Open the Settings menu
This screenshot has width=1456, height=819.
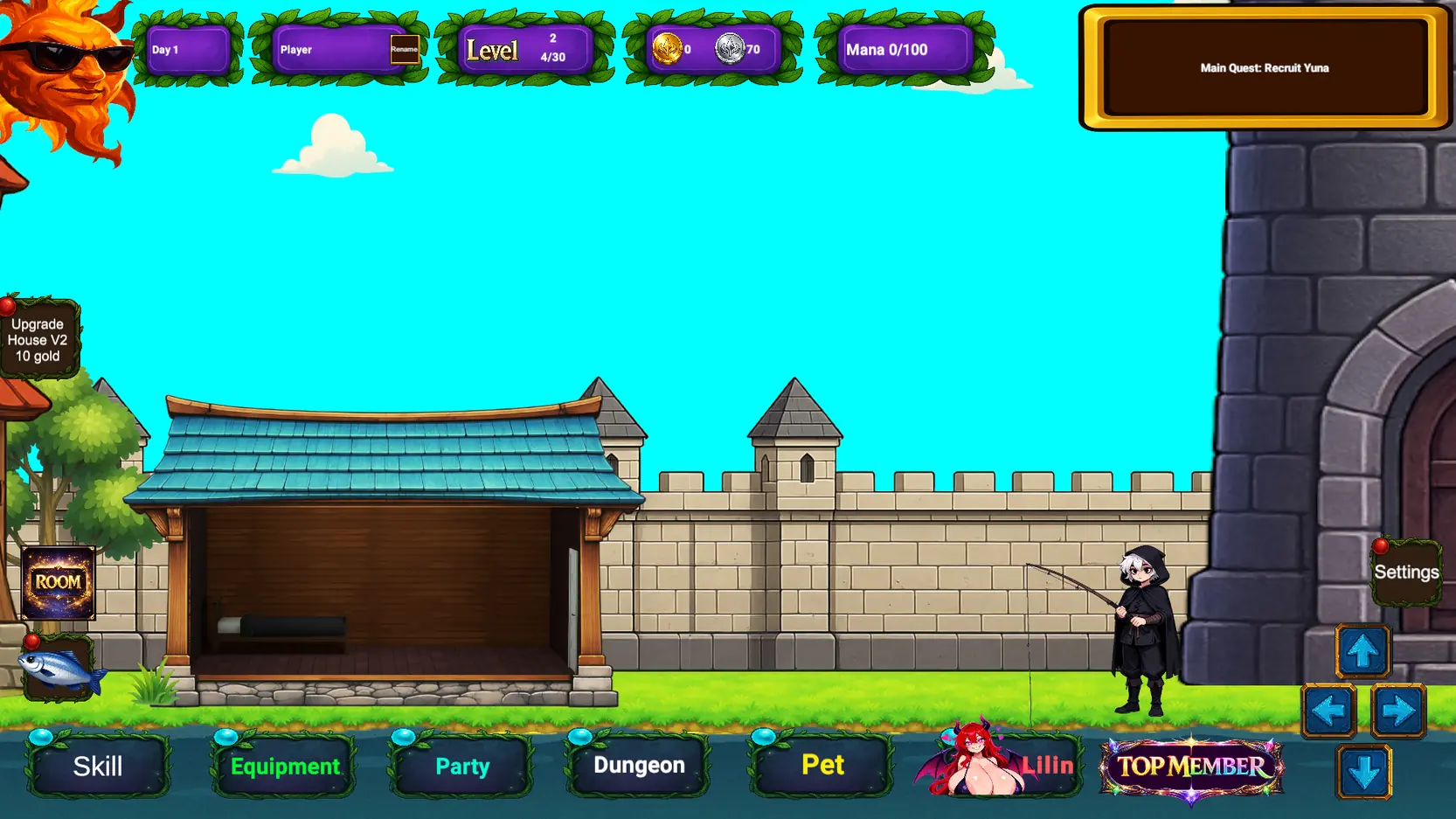click(x=1406, y=573)
